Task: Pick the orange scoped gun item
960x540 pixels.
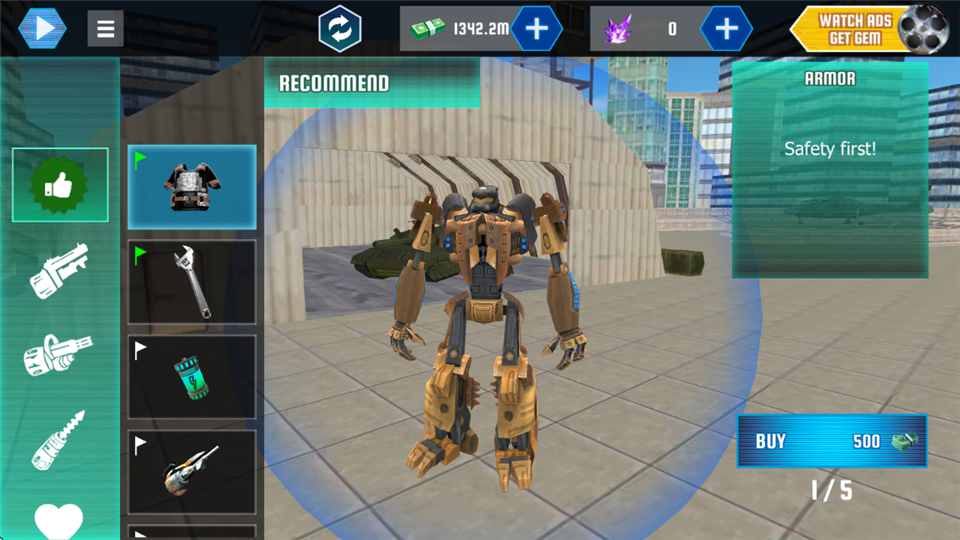Action: click(192, 472)
